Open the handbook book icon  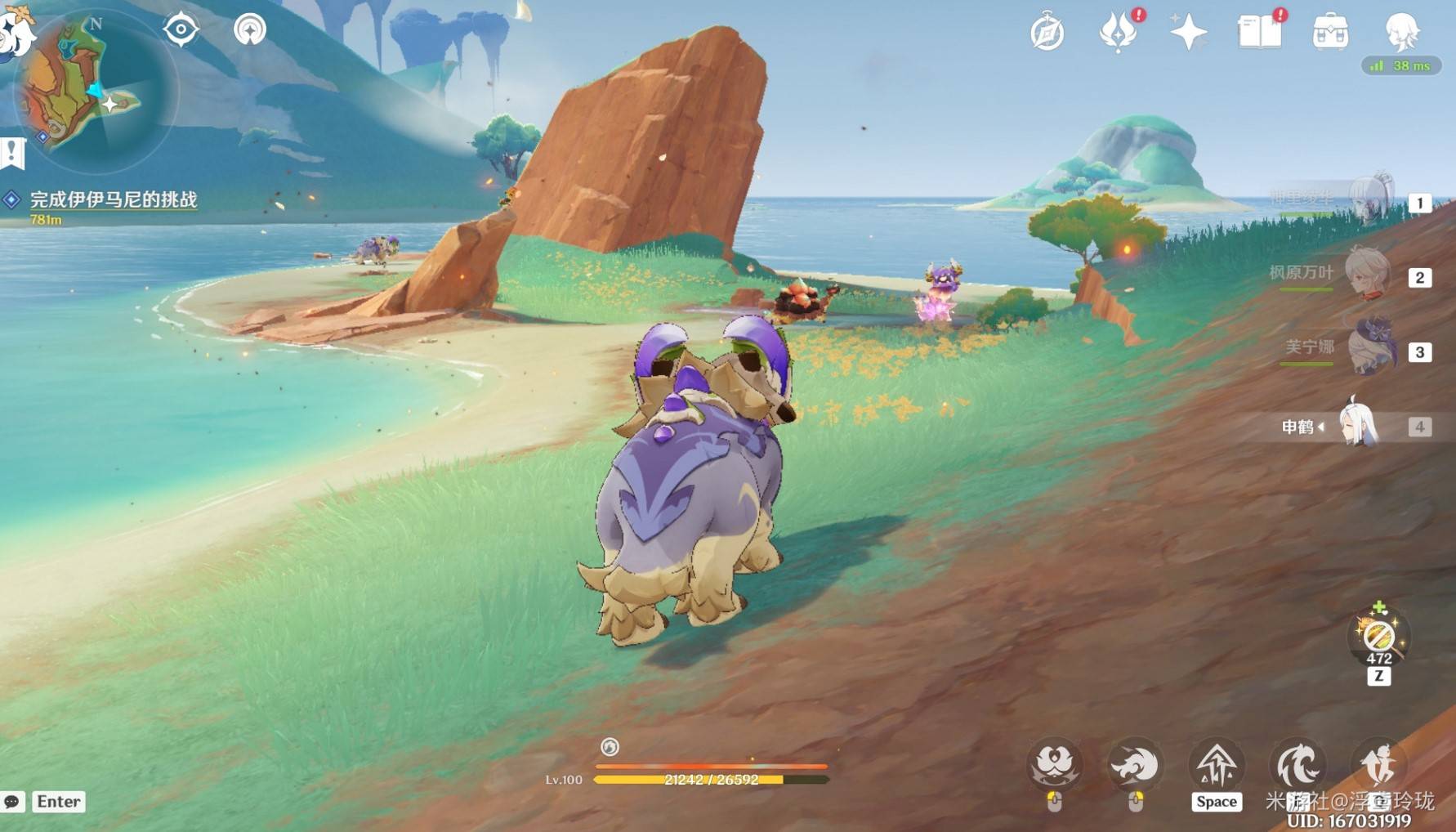[1259, 33]
